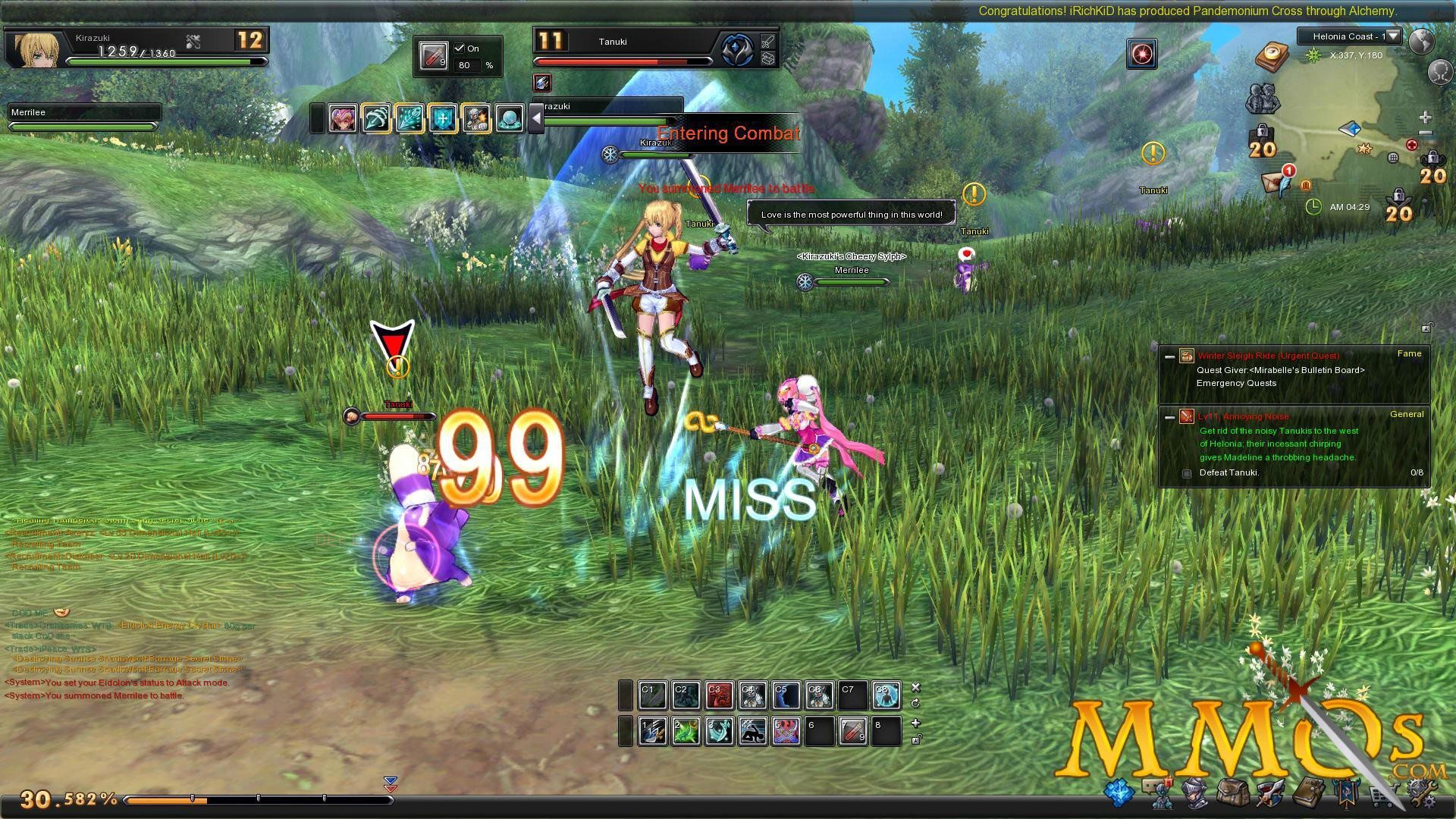Activate the red C3 skill slot

pyautogui.click(x=718, y=695)
